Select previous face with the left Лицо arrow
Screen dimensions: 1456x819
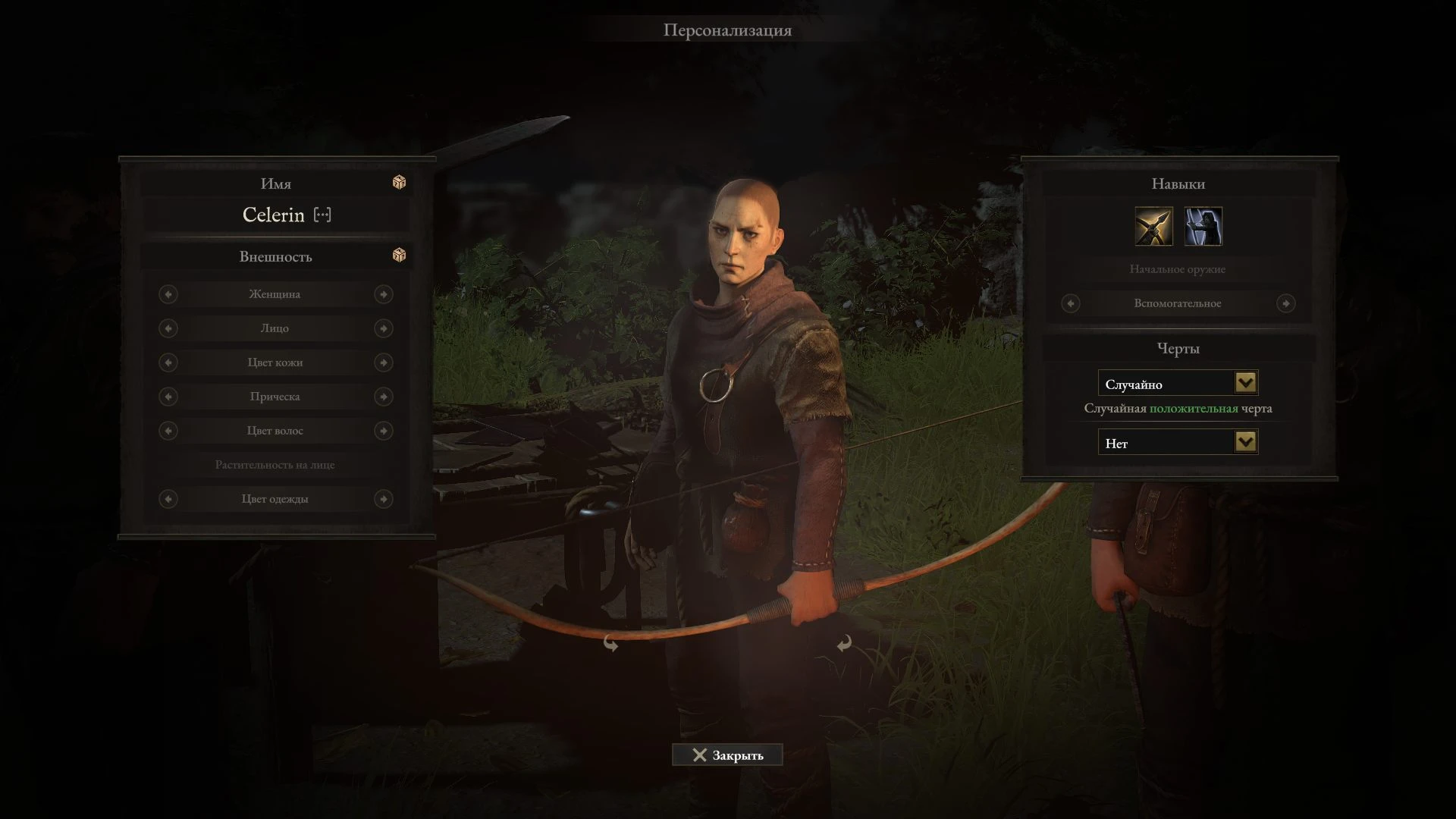168,328
